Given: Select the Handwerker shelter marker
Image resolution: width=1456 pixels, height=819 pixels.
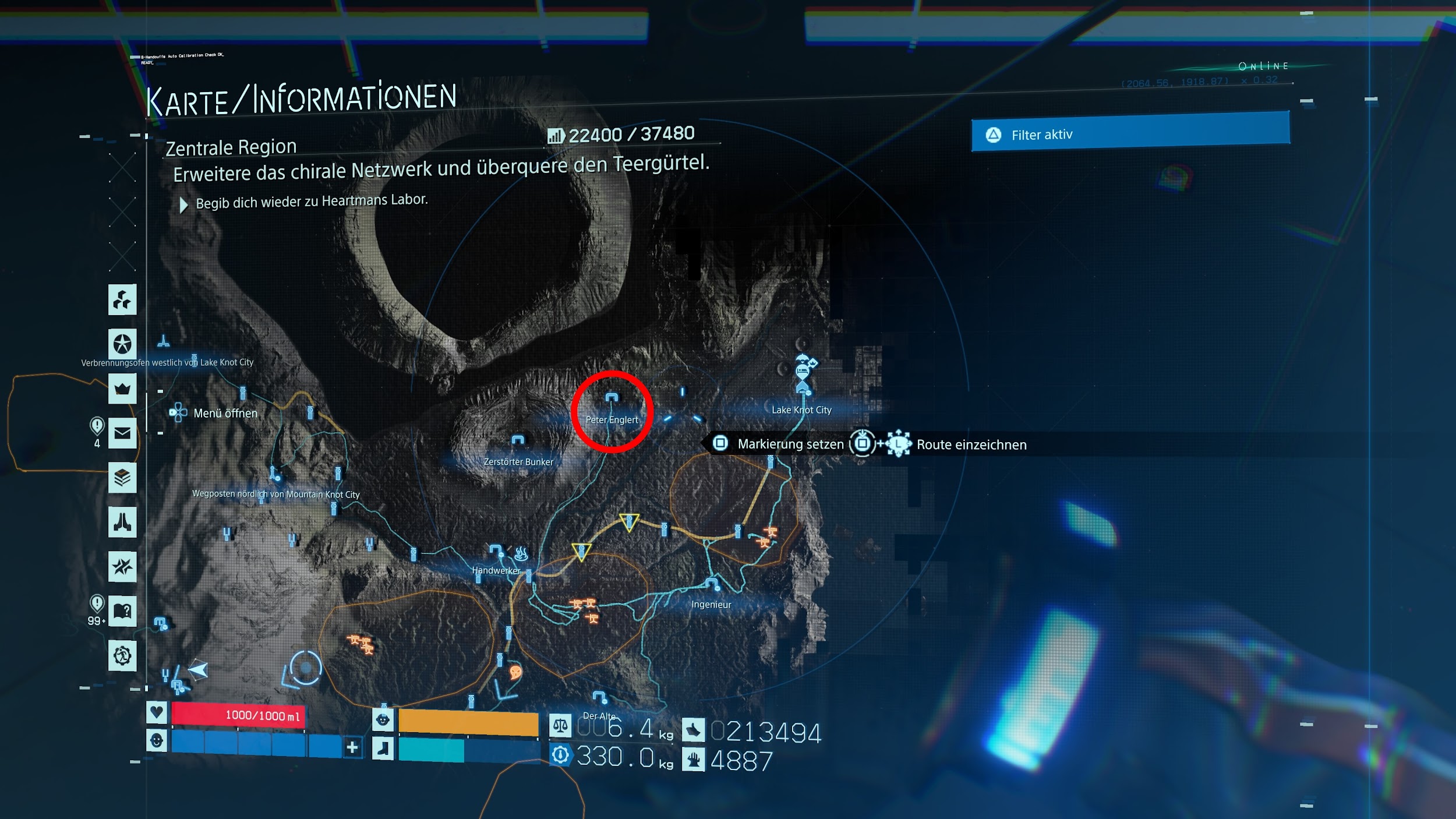Looking at the screenshot, I should (496, 550).
